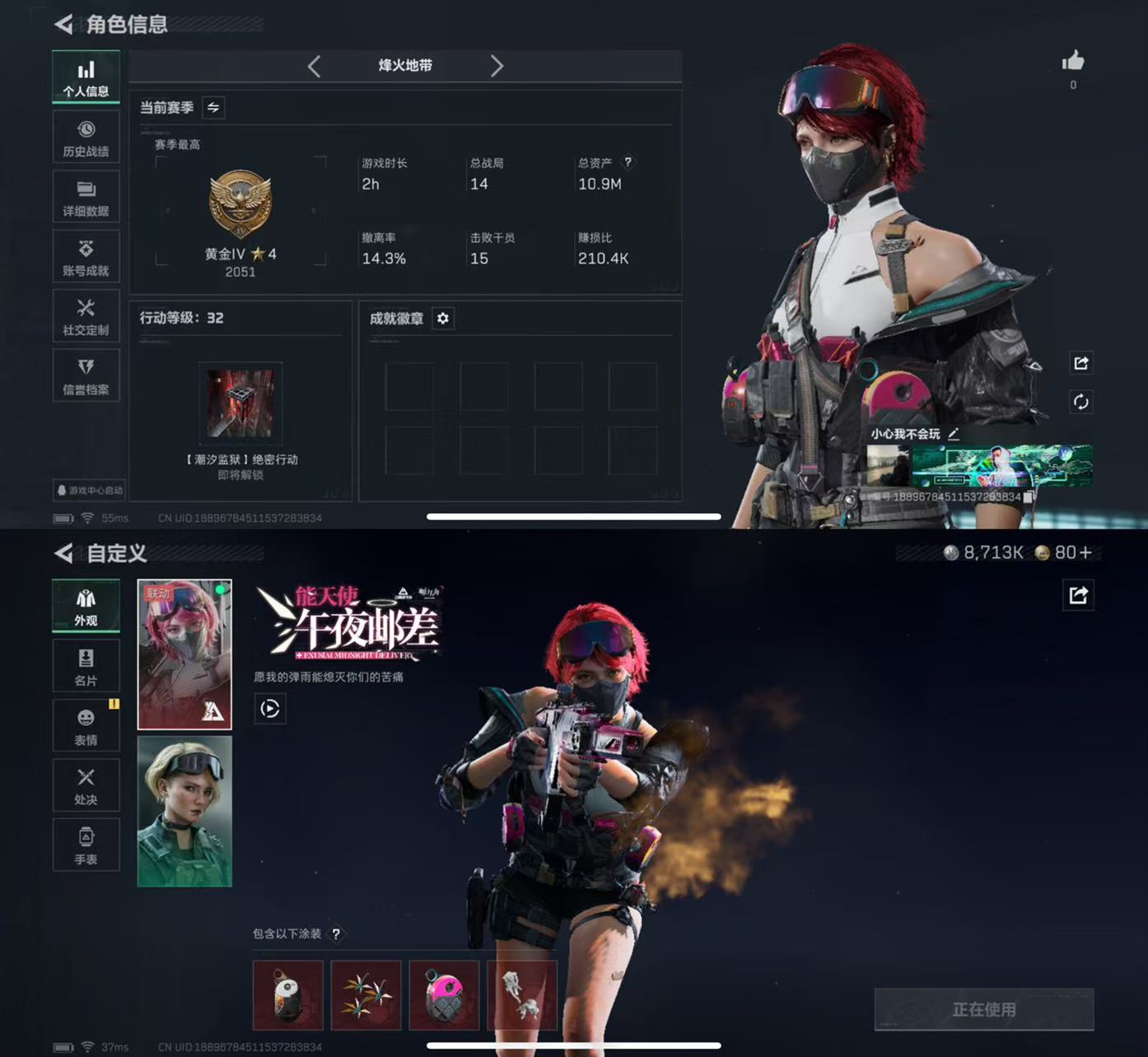
Task: Toggle the thumbs-up like on the profile
Action: (x=1073, y=60)
